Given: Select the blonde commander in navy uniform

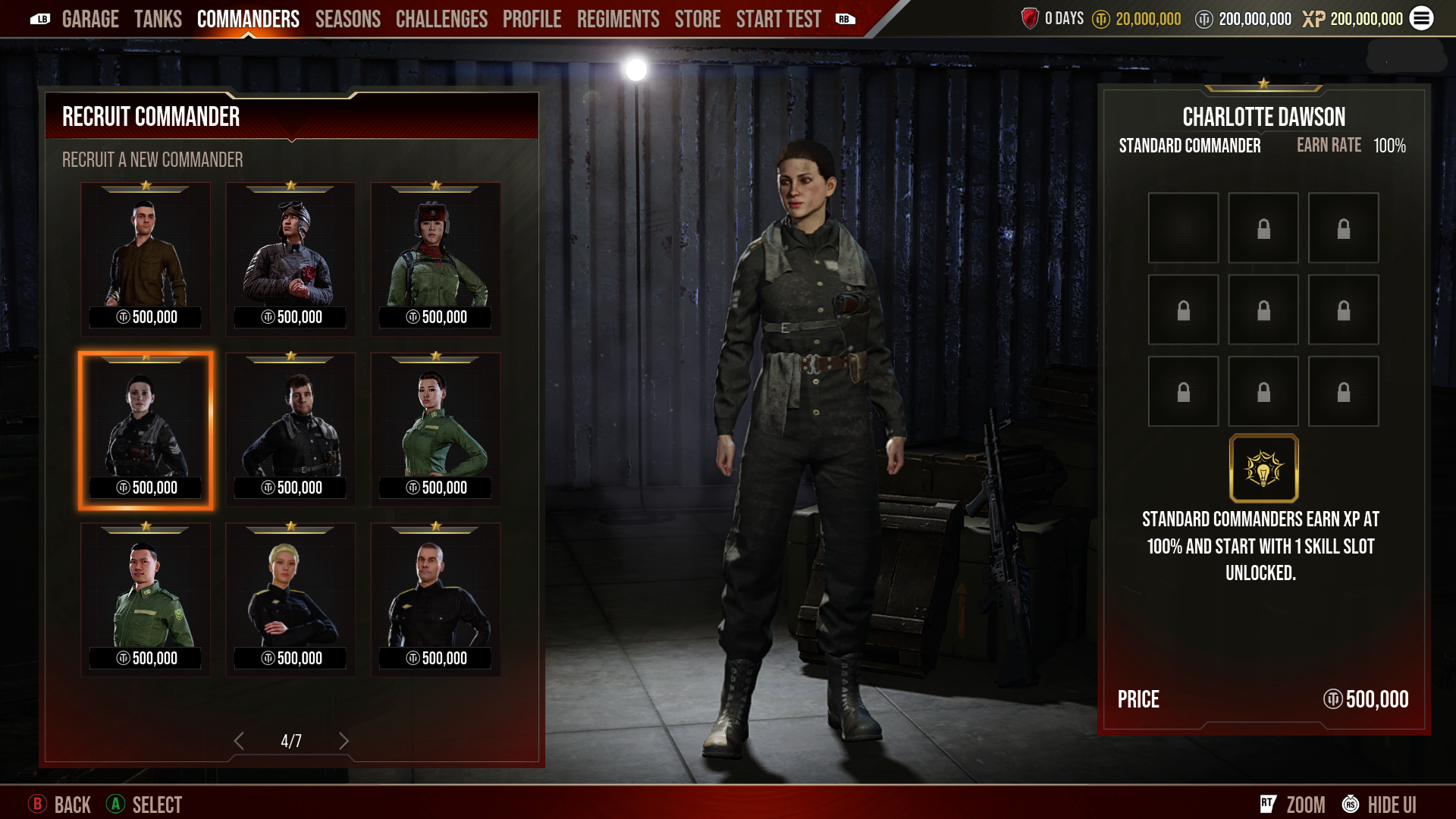Looking at the screenshot, I should (290, 598).
